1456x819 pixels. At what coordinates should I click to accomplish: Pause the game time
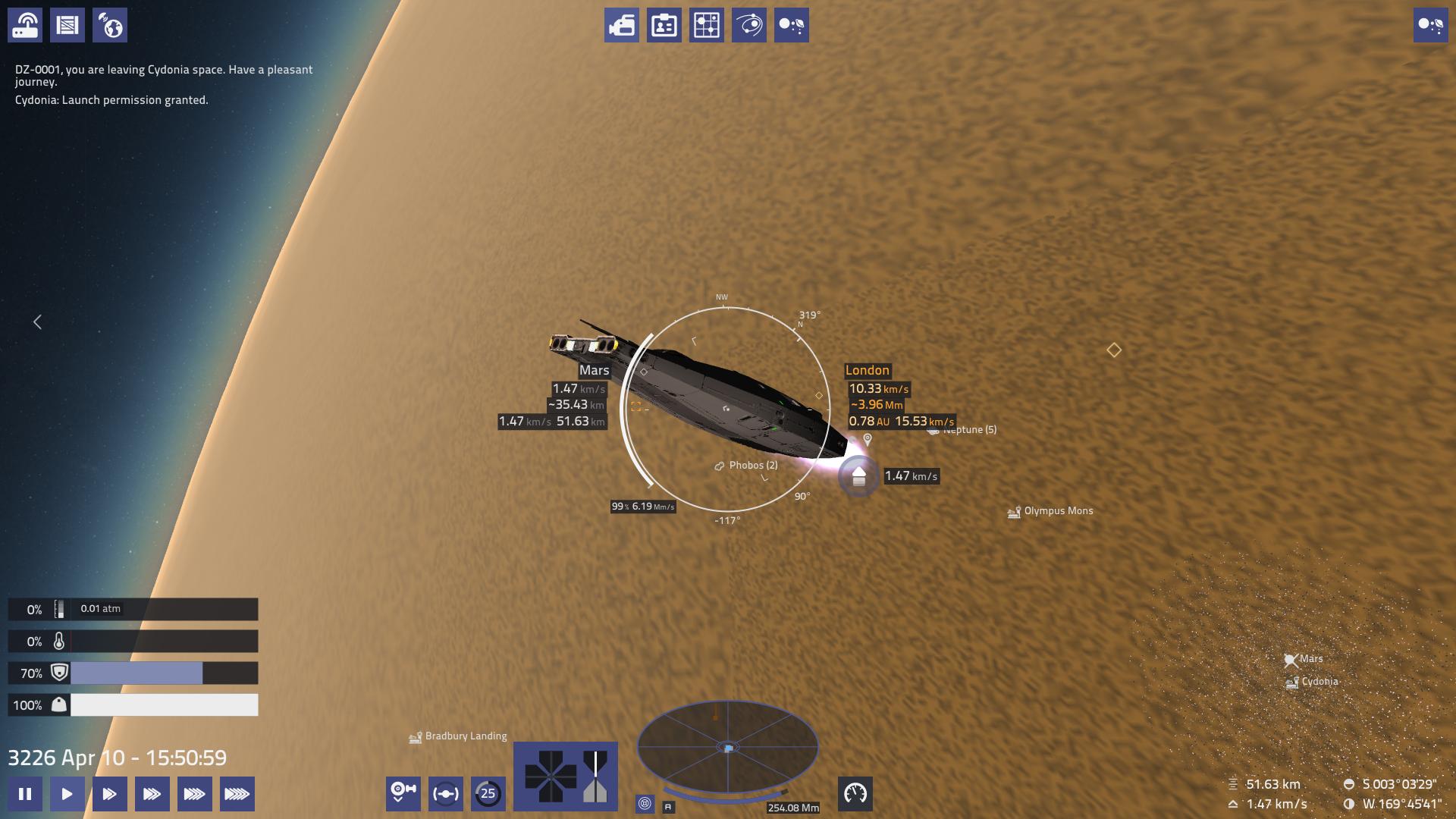coord(25,794)
